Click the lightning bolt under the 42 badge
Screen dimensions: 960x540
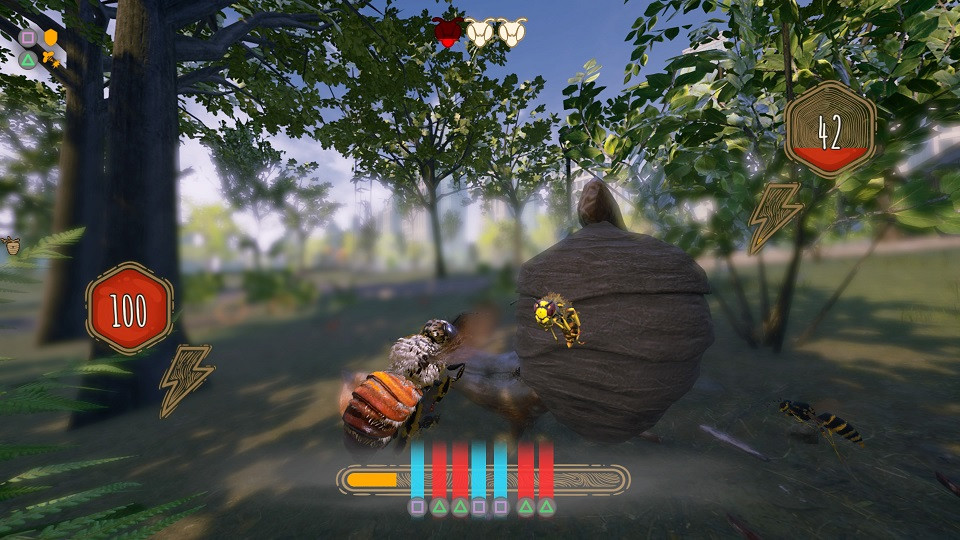(x=774, y=216)
